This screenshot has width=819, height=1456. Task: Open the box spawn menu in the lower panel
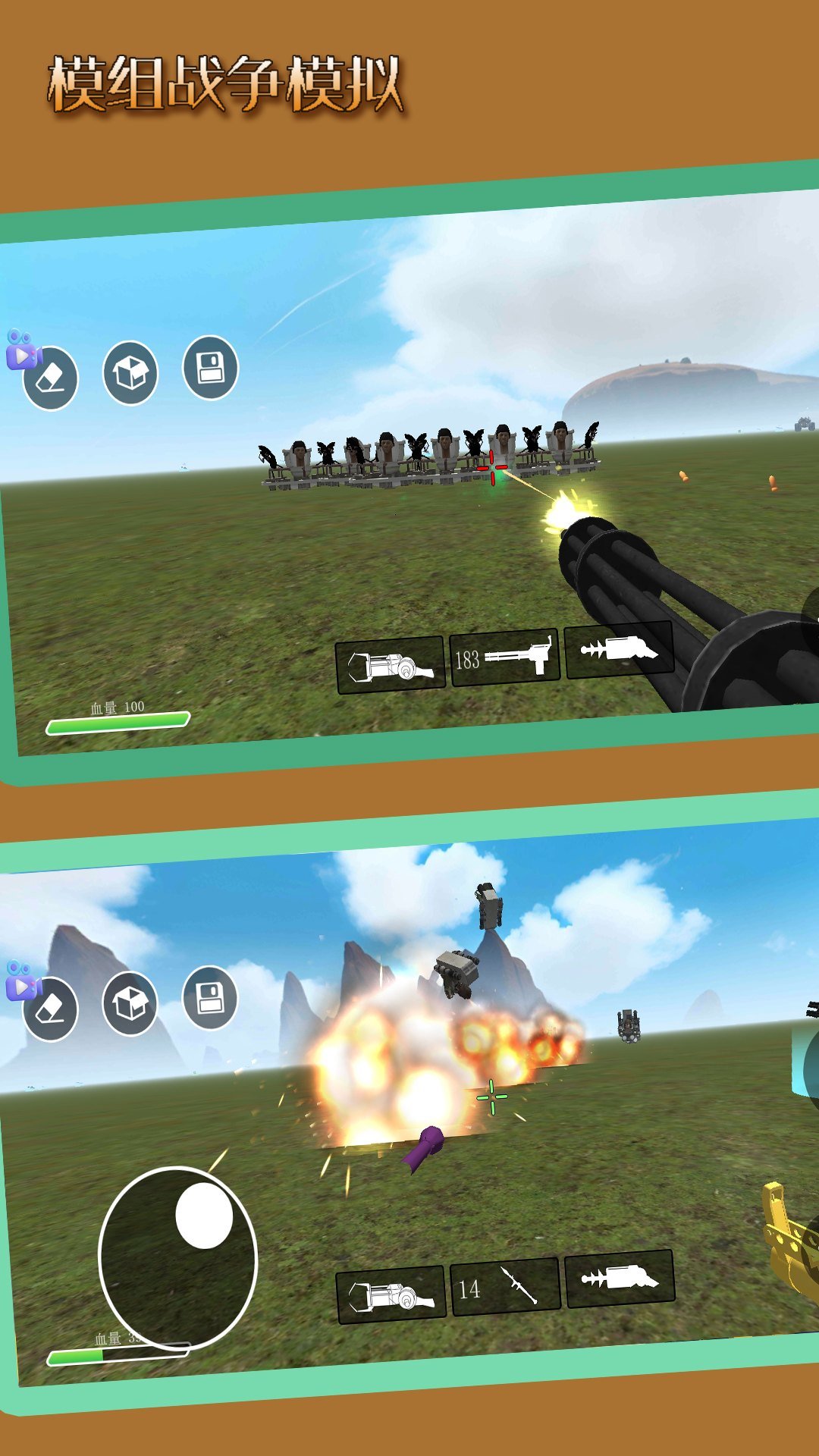pos(130,1004)
